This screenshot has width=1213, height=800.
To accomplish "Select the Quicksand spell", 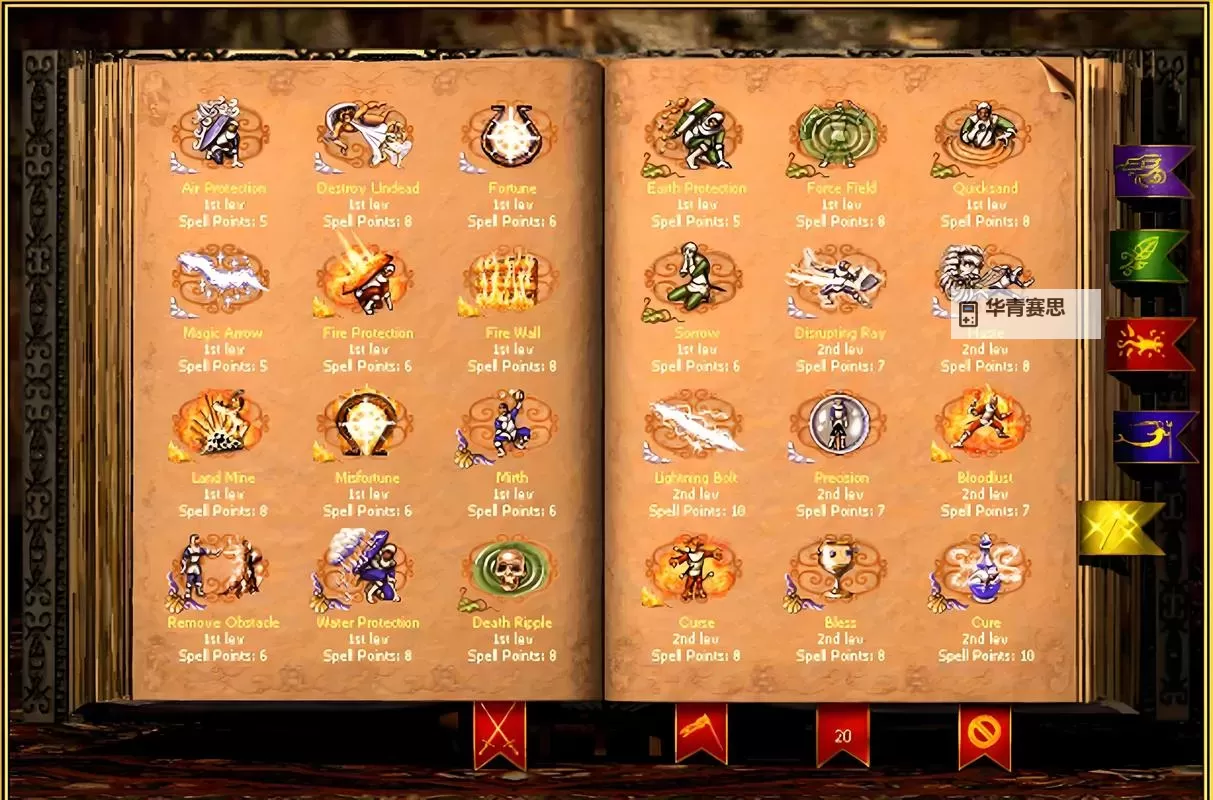I will tap(985, 133).
